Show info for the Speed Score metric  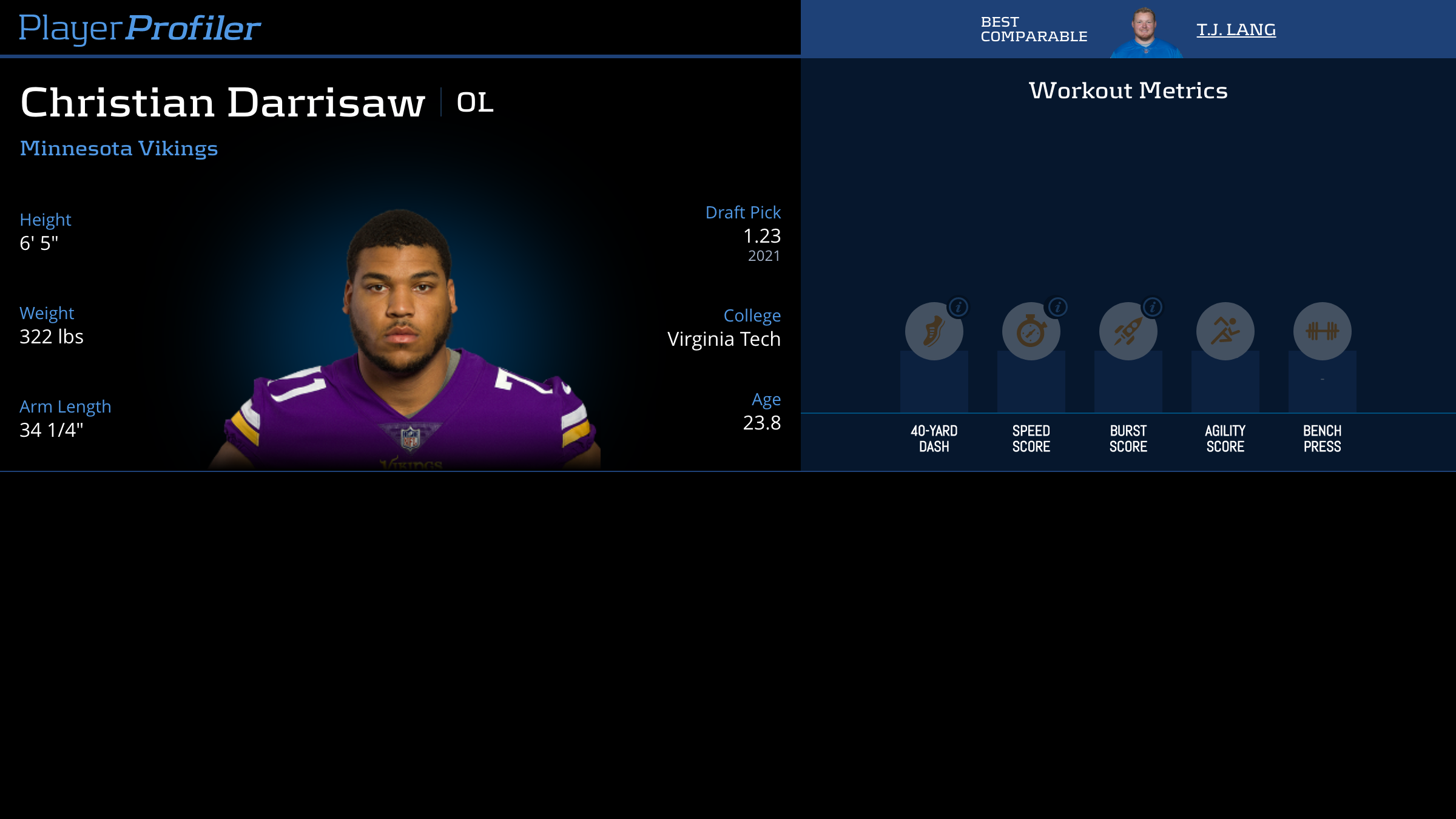coord(1057,308)
